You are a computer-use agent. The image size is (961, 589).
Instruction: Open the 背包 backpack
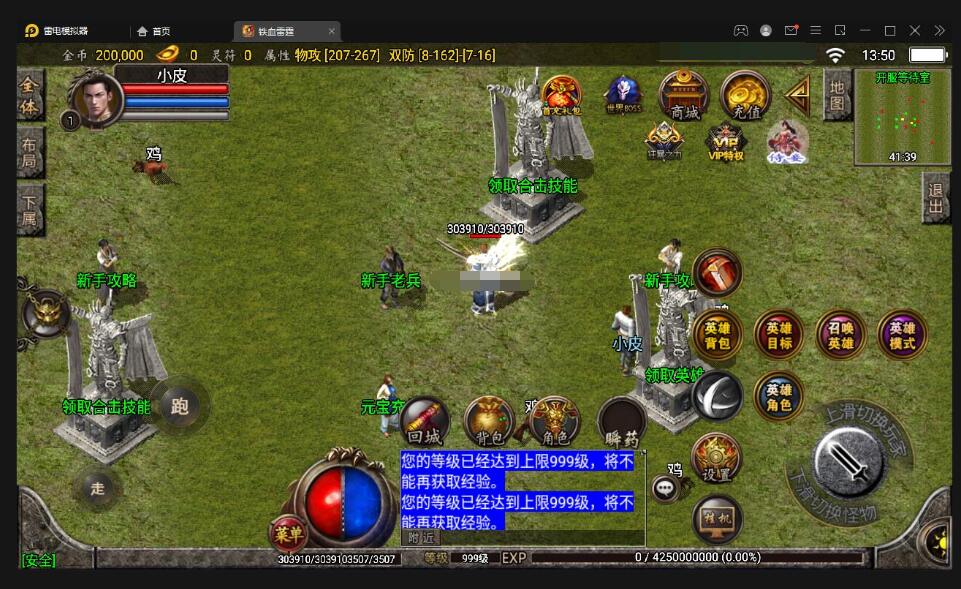tap(489, 420)
